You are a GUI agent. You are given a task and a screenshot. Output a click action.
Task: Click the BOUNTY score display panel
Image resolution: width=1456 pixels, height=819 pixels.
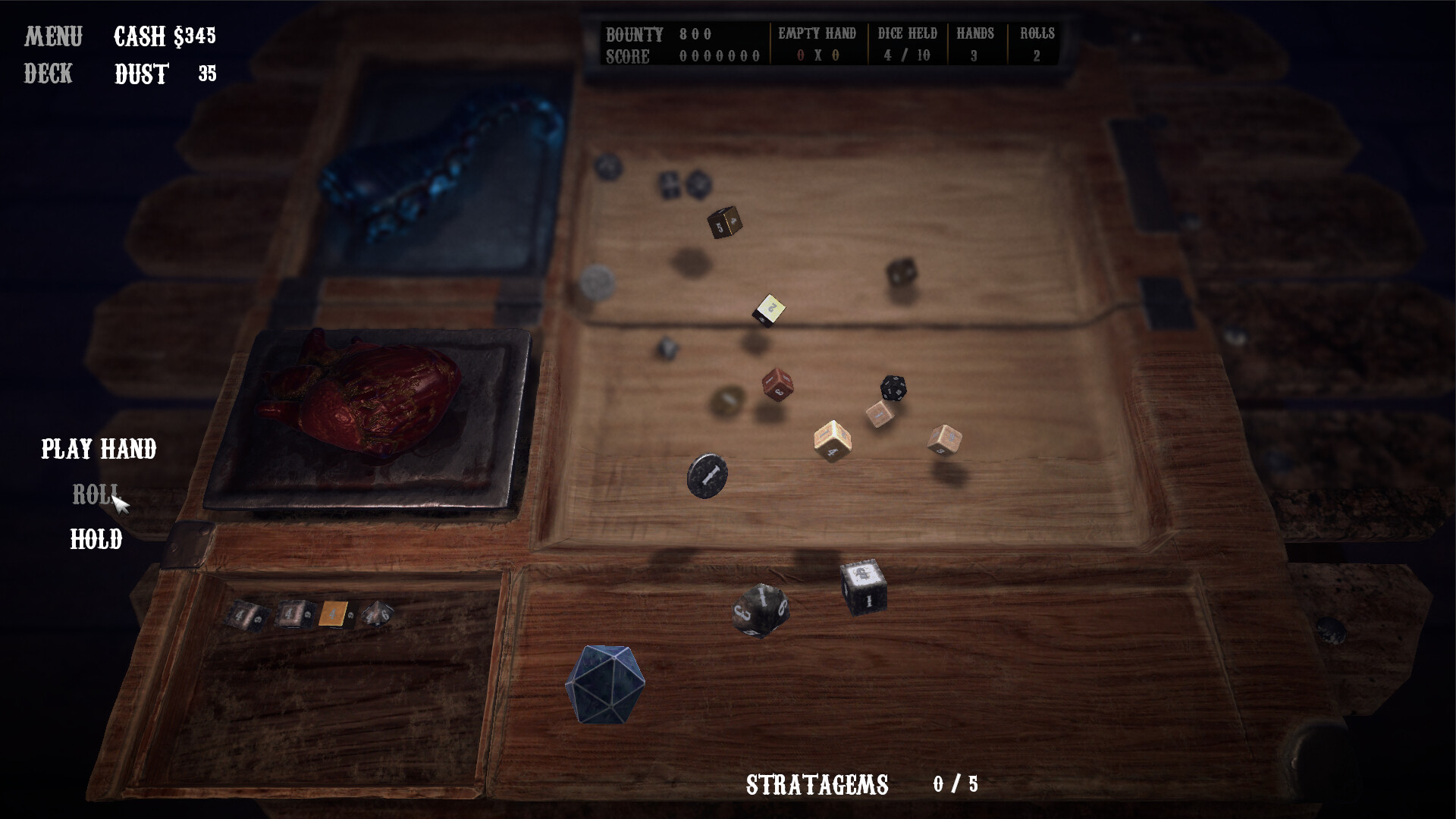tap(682, 44)
